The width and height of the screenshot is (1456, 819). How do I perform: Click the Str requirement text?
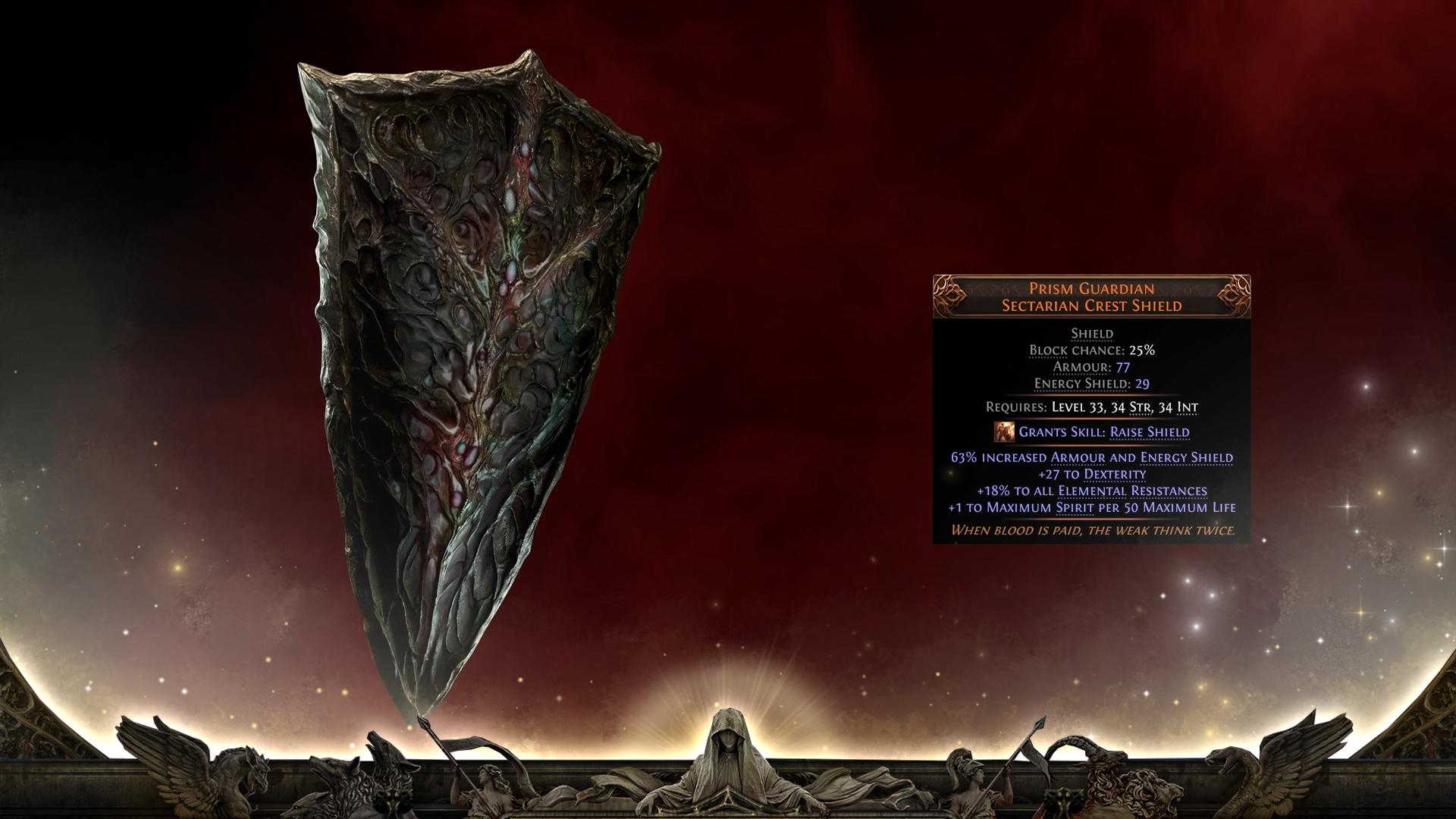[1135, 407]
